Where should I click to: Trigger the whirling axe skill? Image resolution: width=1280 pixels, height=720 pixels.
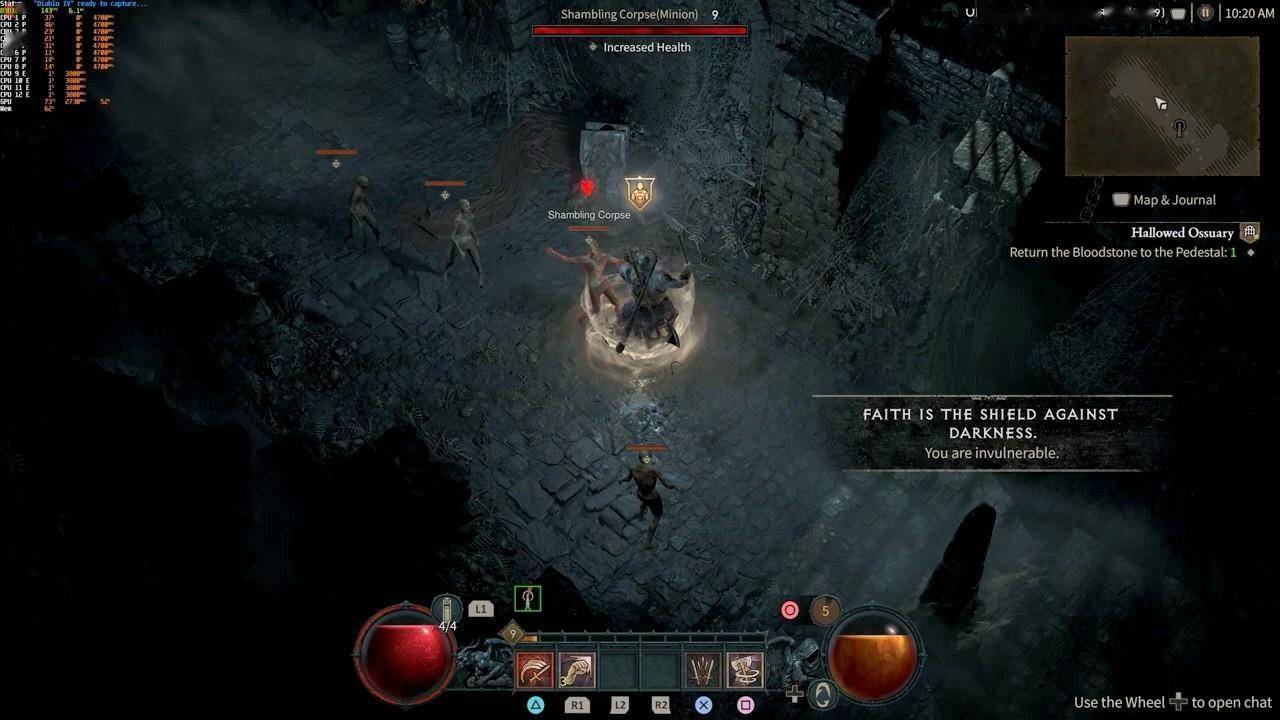745,670
